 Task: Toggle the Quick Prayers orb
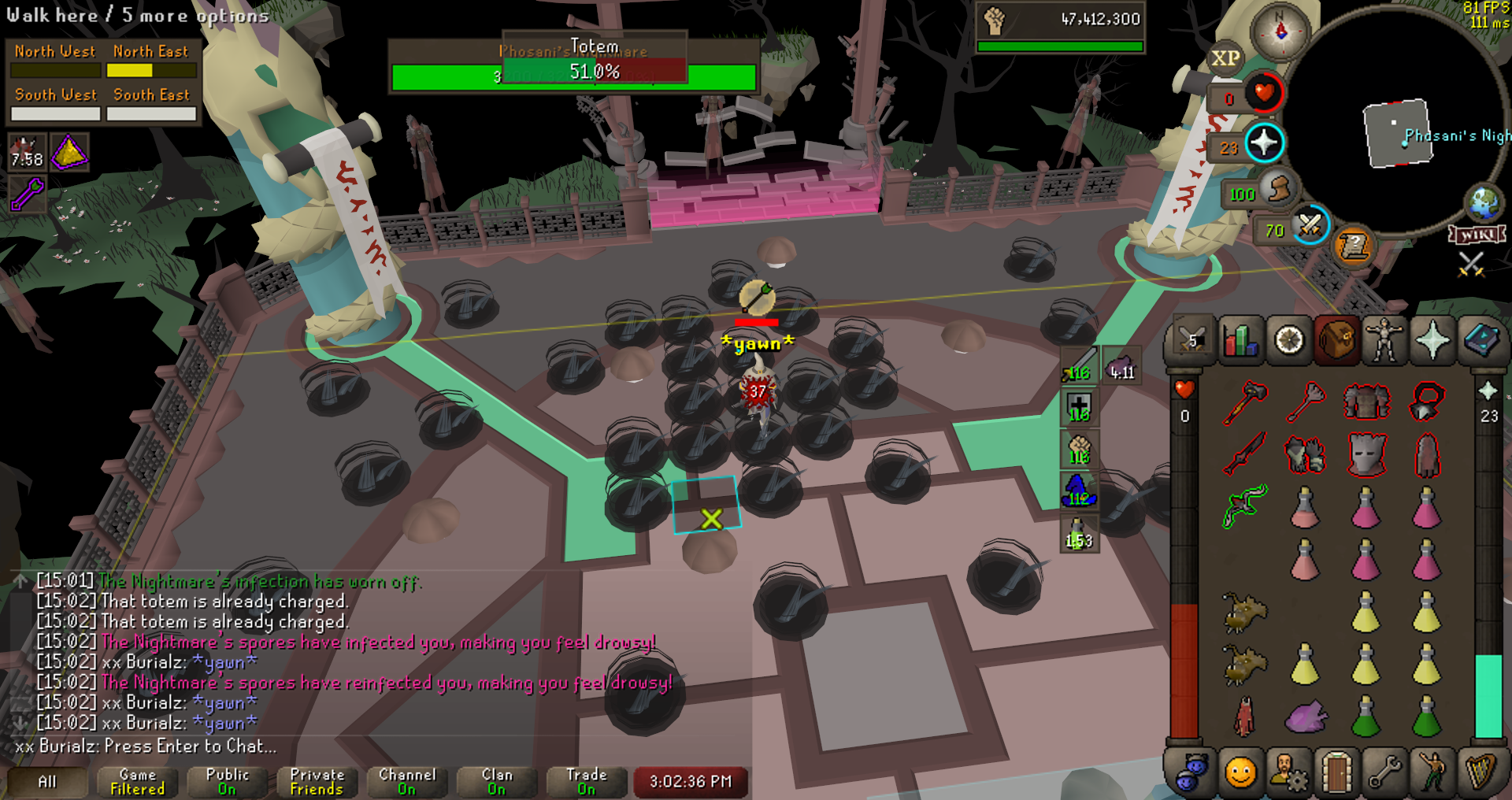[1263, 143]
